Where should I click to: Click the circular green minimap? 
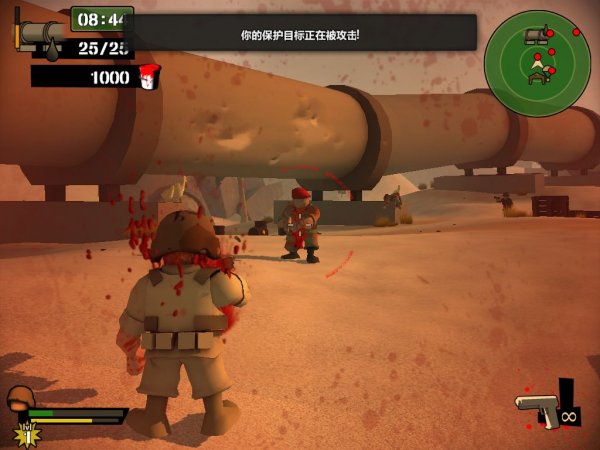coord(537,62)
